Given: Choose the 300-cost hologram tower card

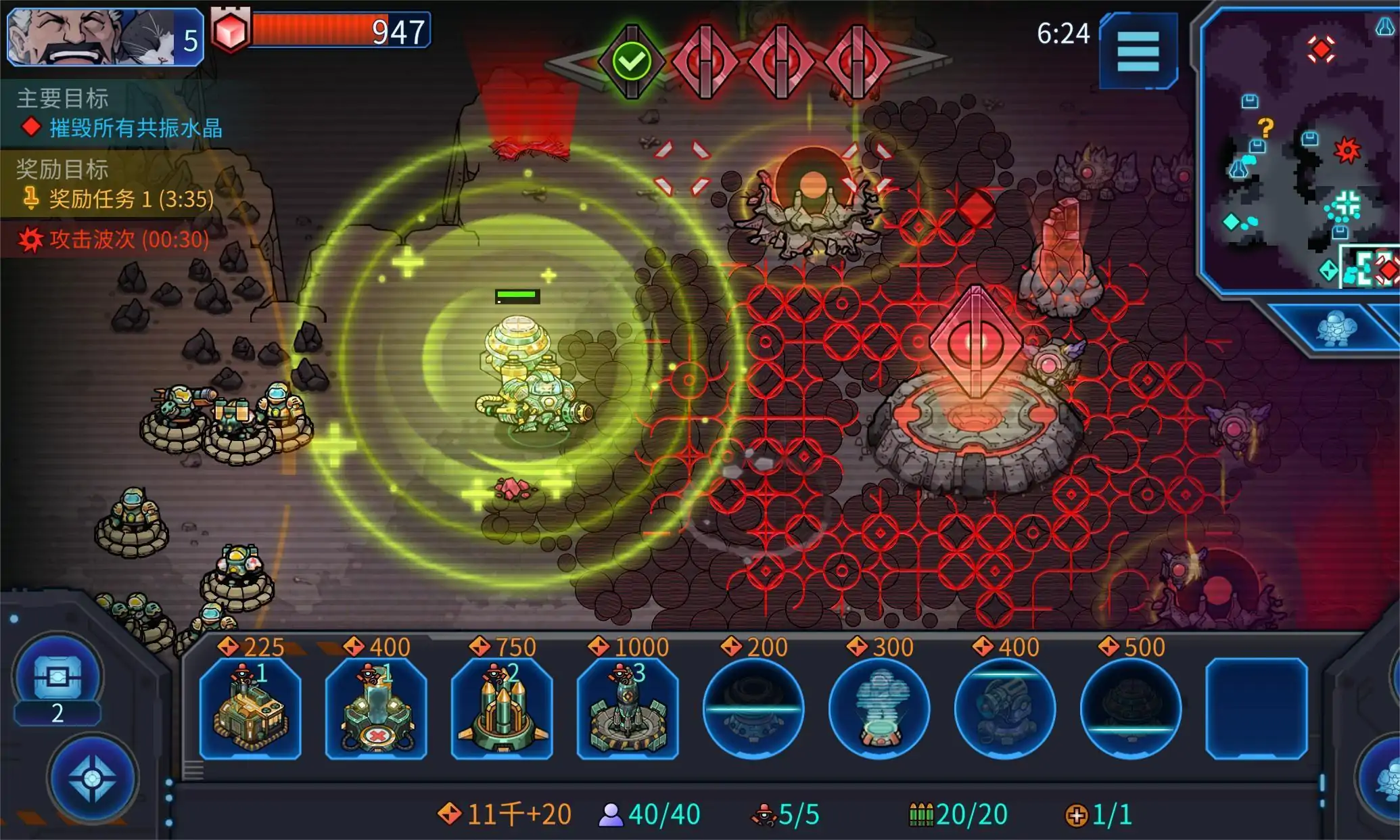Looking at the screenshot, I should click(879, 708).
